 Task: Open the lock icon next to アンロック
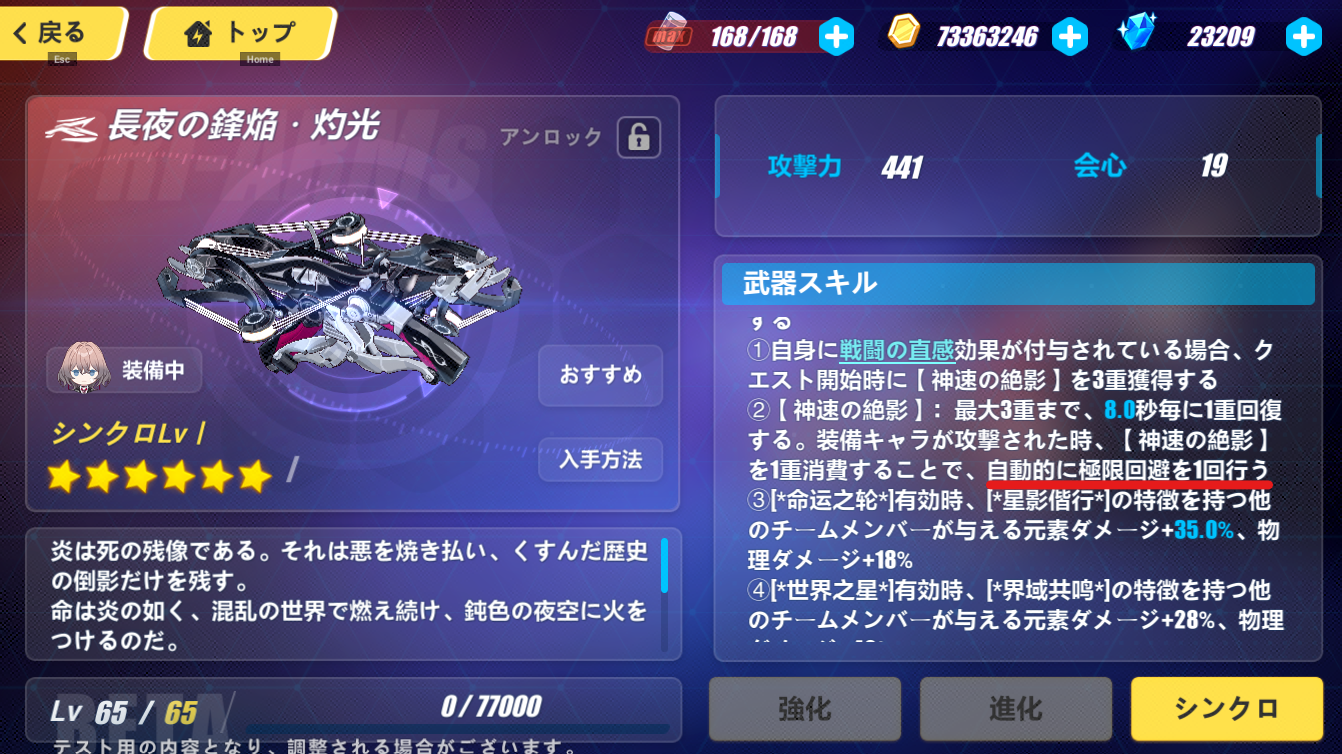point(638,138)
